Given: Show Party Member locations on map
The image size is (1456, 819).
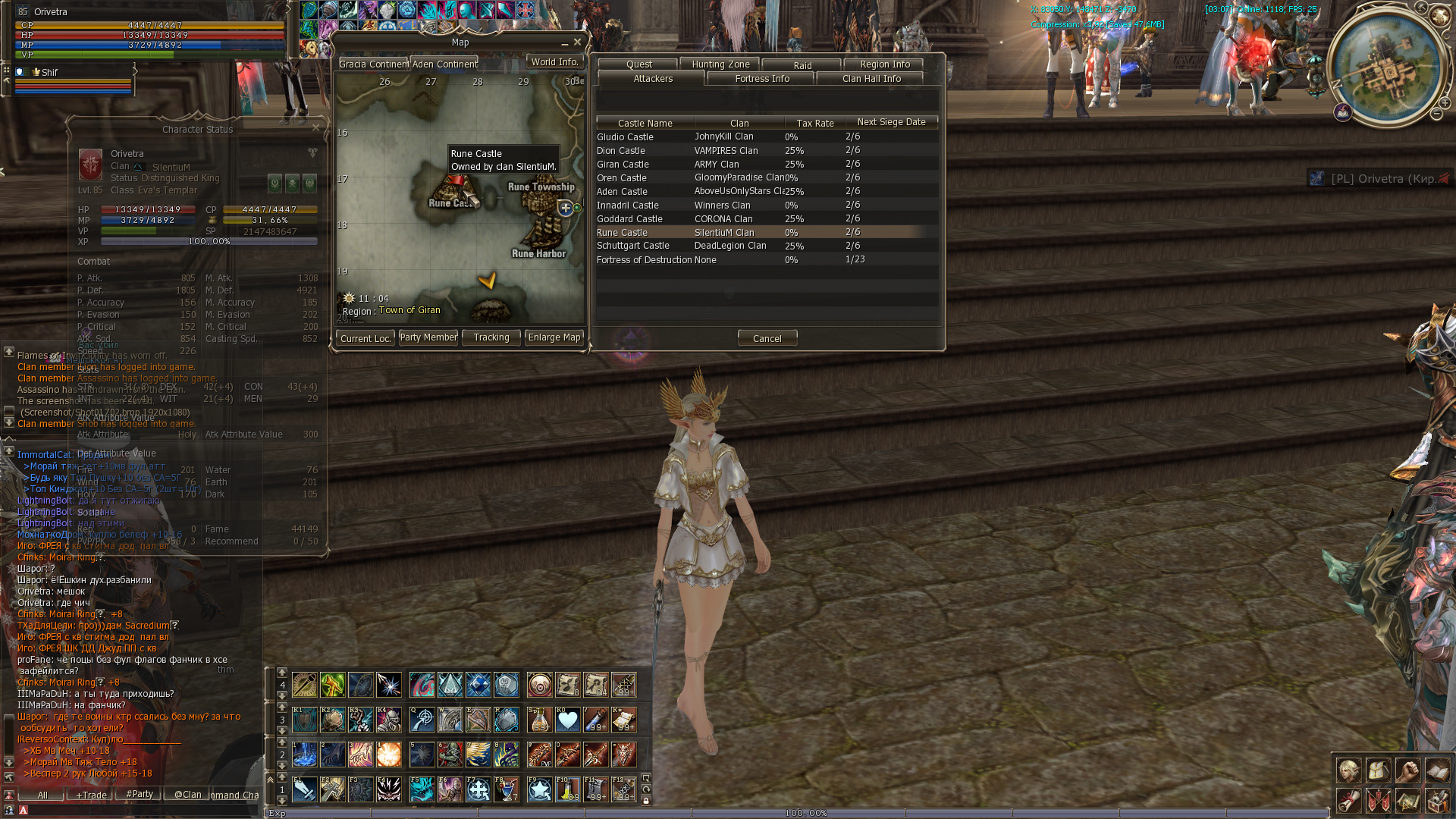Looking at the screenshot, I should pos(428,337).
